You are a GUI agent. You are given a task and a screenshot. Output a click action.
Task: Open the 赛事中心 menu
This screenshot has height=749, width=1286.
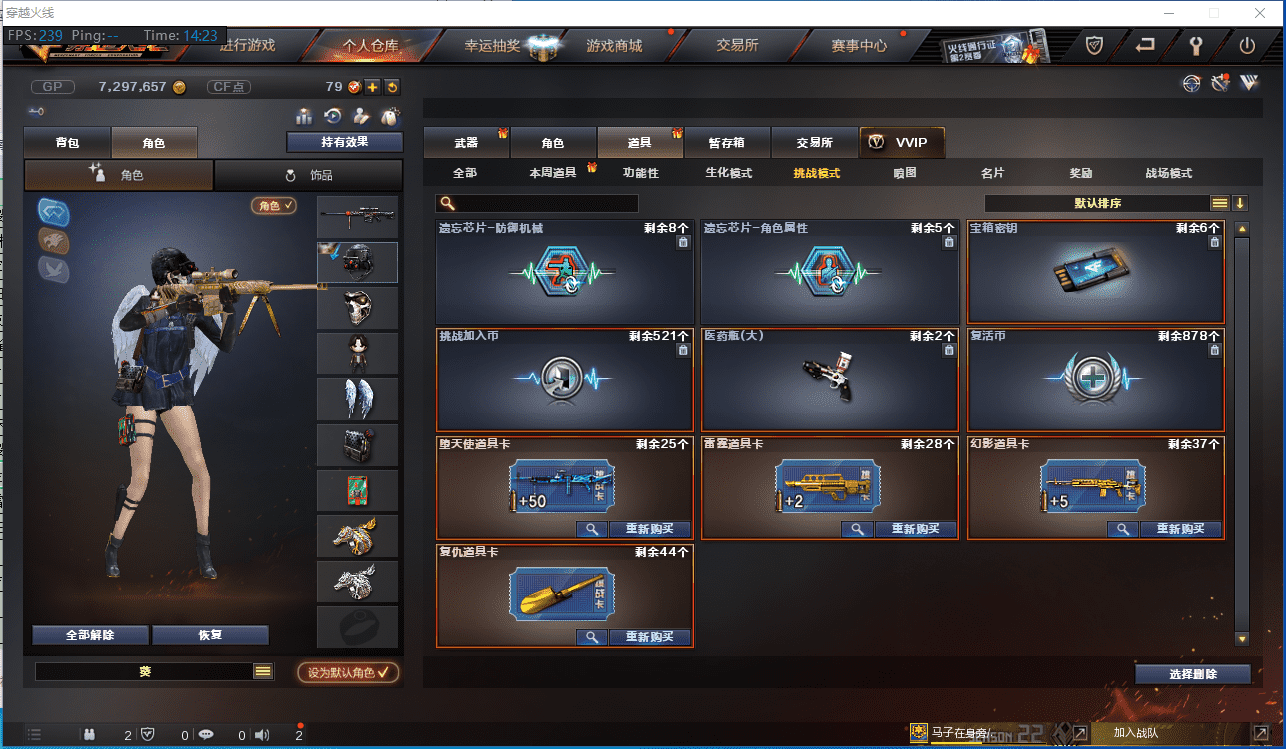pyautogui.click(x=859, y=45)
